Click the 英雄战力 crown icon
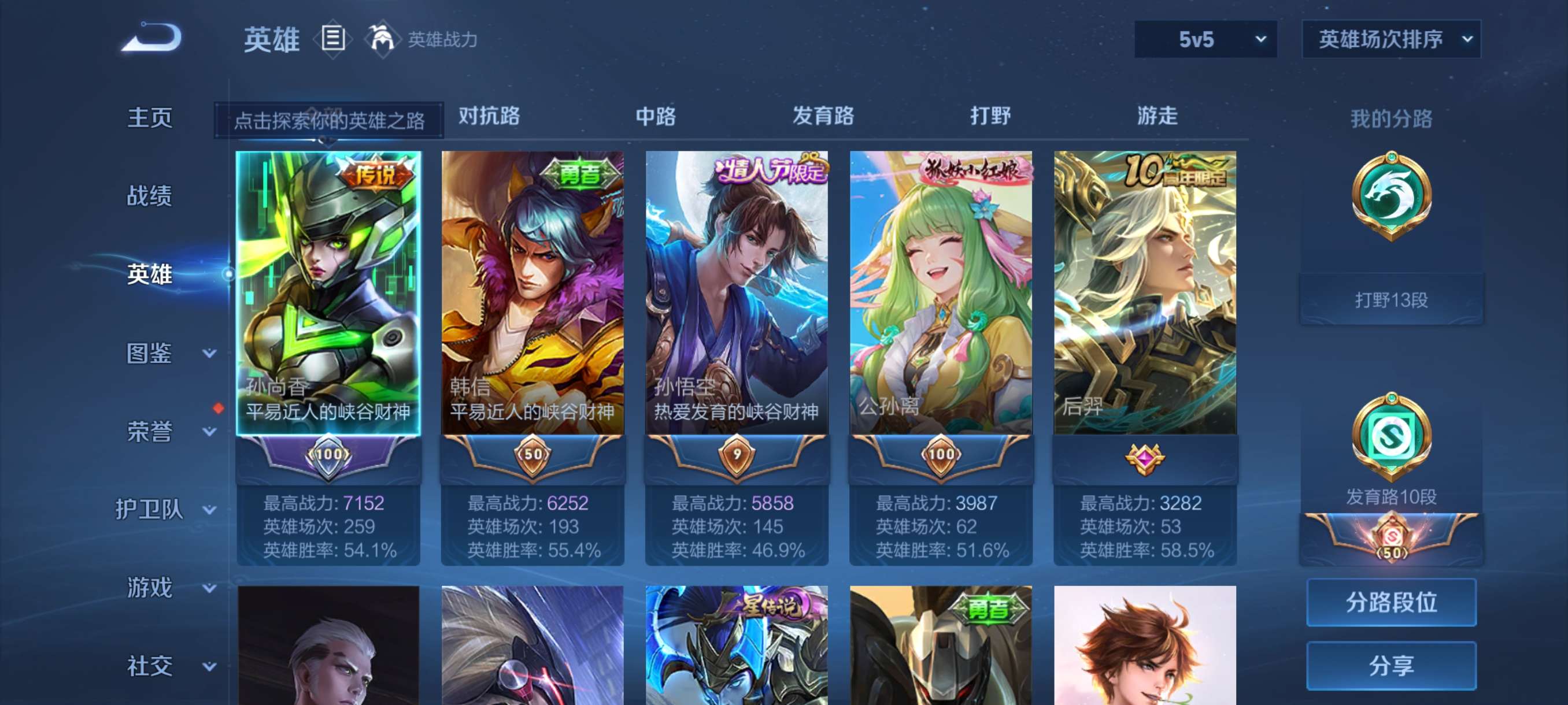The image size is (1568, 705). click(383, 39)
